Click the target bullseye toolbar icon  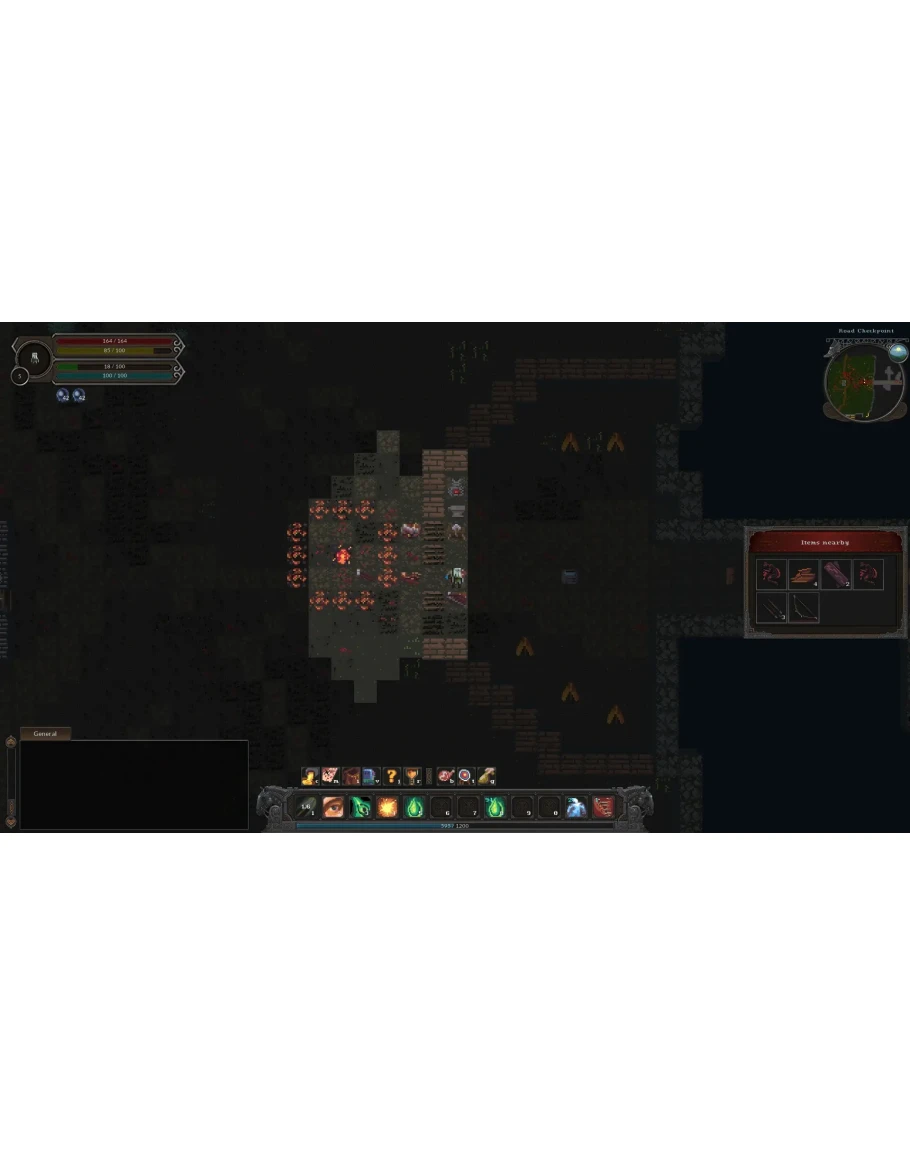[466, 776]
